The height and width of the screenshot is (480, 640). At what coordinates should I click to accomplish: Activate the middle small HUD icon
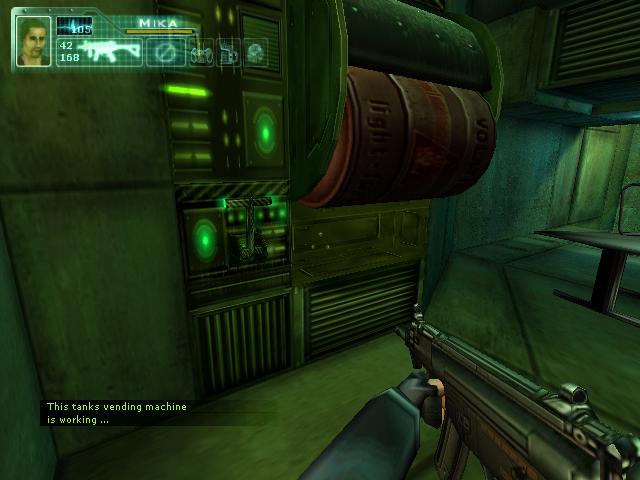coord(228,52)
